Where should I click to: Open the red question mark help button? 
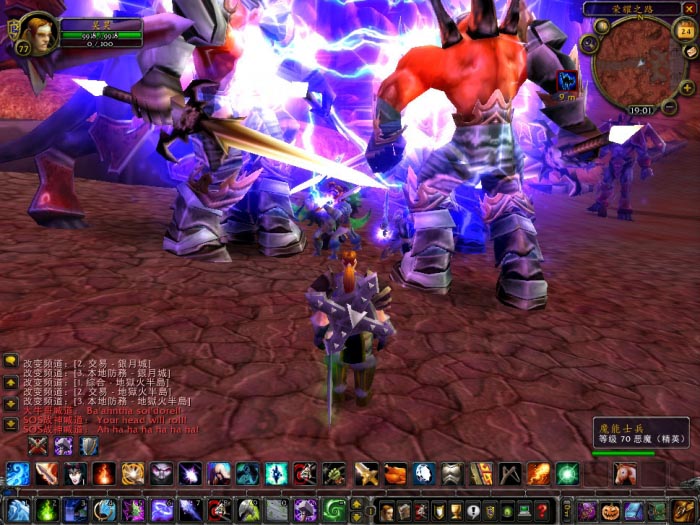[x=542, y=511]
